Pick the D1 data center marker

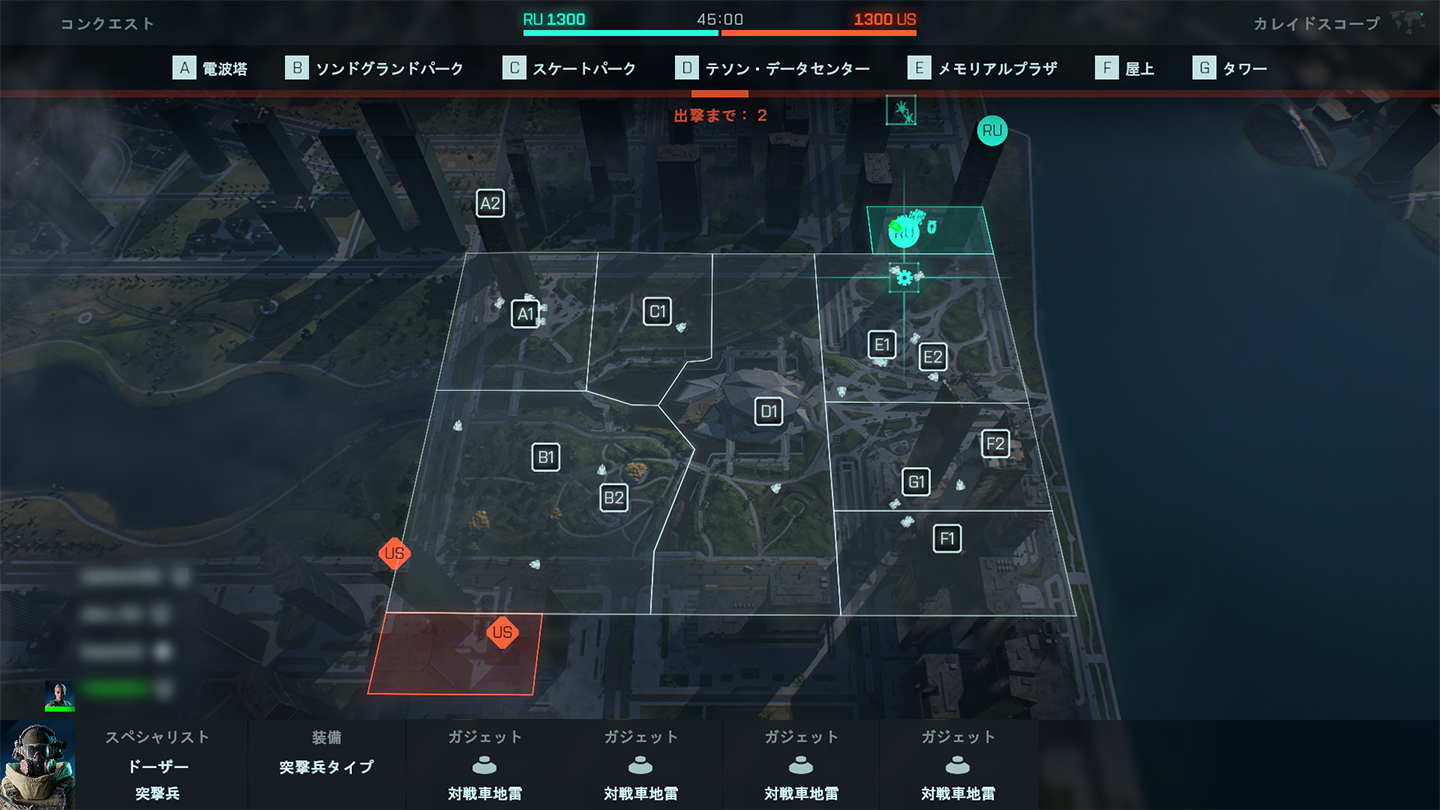768,411
